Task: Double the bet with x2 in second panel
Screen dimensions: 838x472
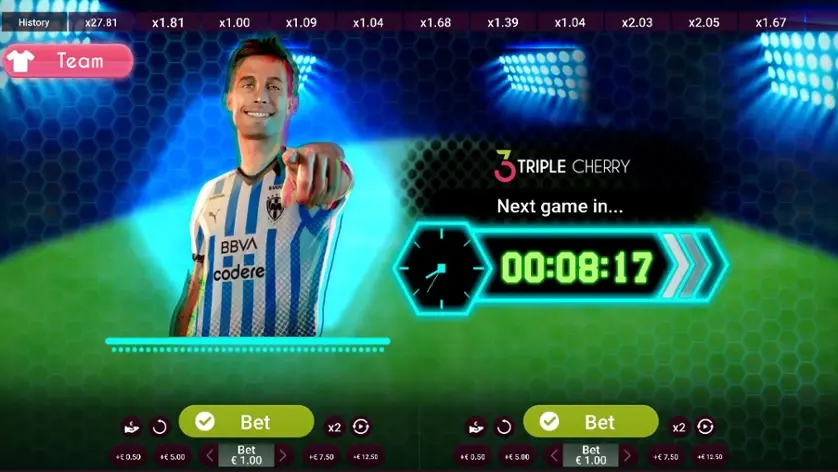Action: pyautogui.click(x=679, y=427)
